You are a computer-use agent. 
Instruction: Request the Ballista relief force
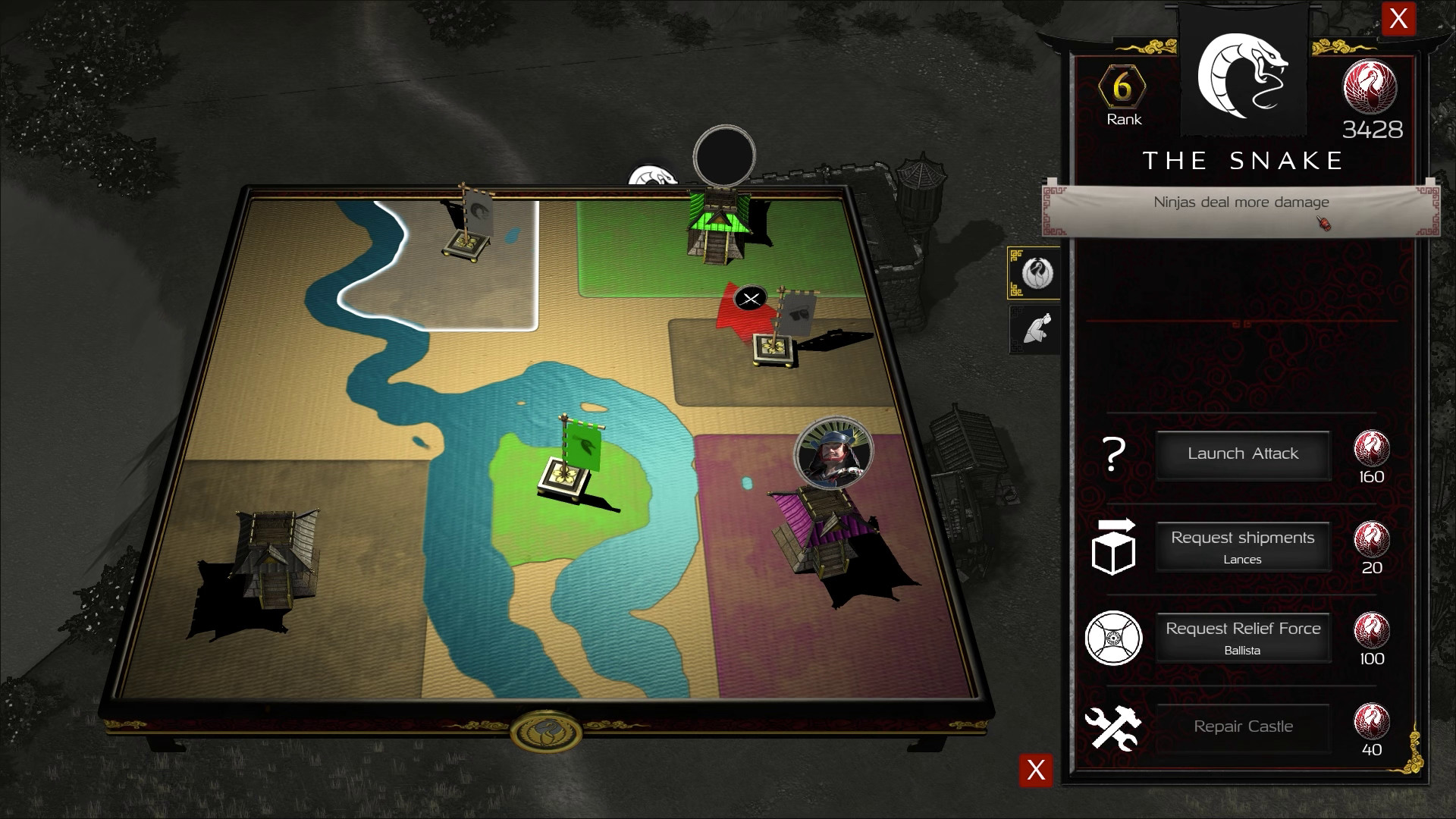pos(1243,637)
